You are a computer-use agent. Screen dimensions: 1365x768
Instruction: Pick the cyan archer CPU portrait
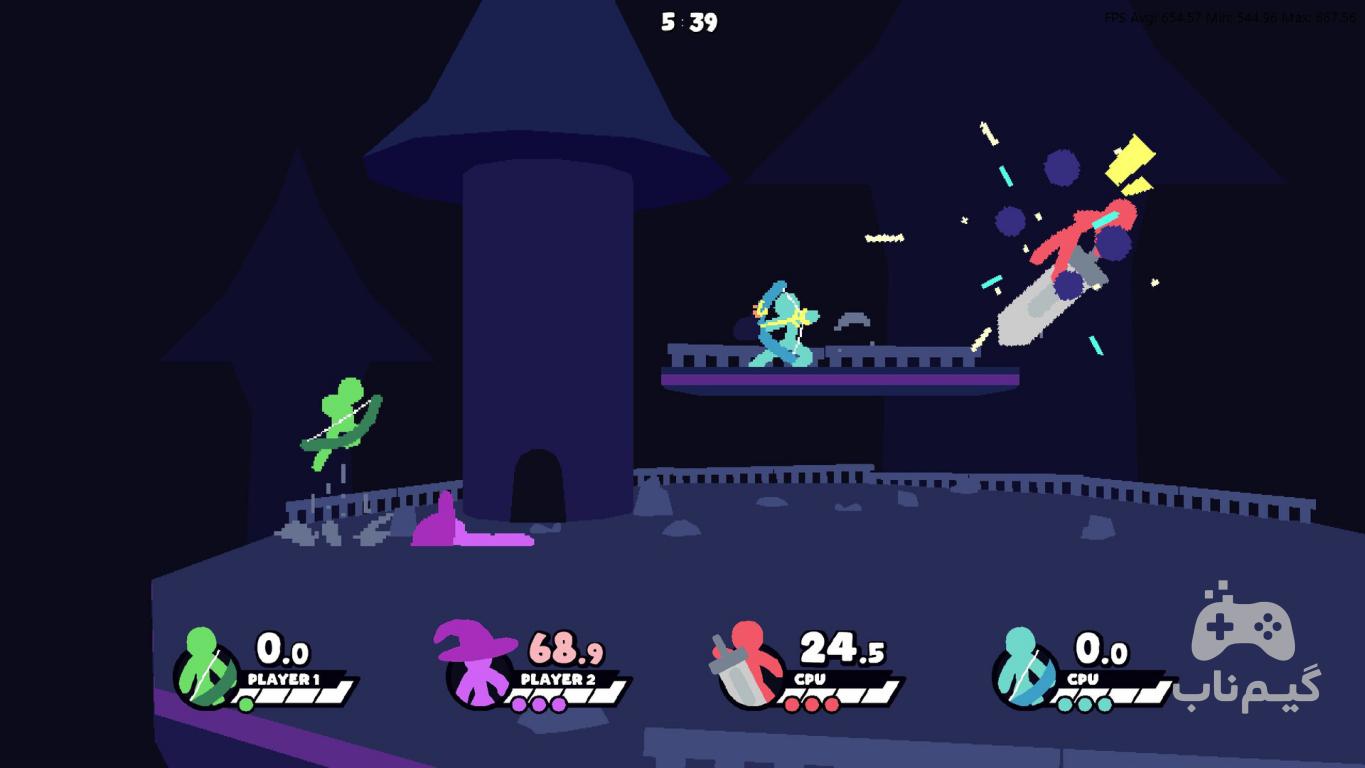[1025, 668]
